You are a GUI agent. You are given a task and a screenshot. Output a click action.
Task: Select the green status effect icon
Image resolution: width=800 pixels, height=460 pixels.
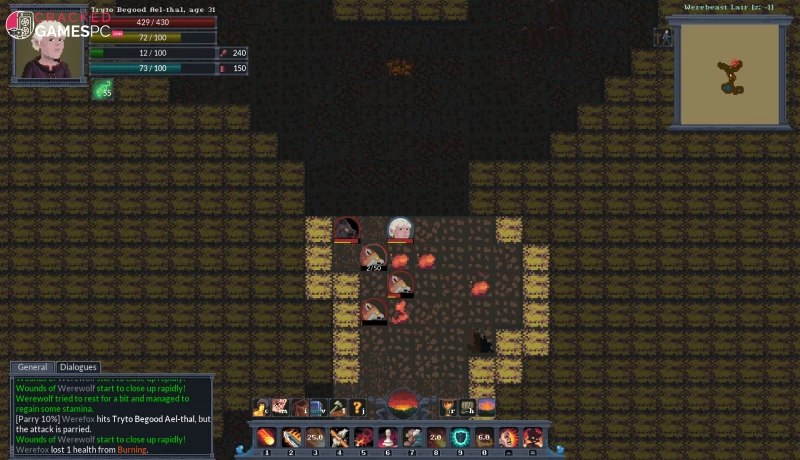[x=102, y=90]
